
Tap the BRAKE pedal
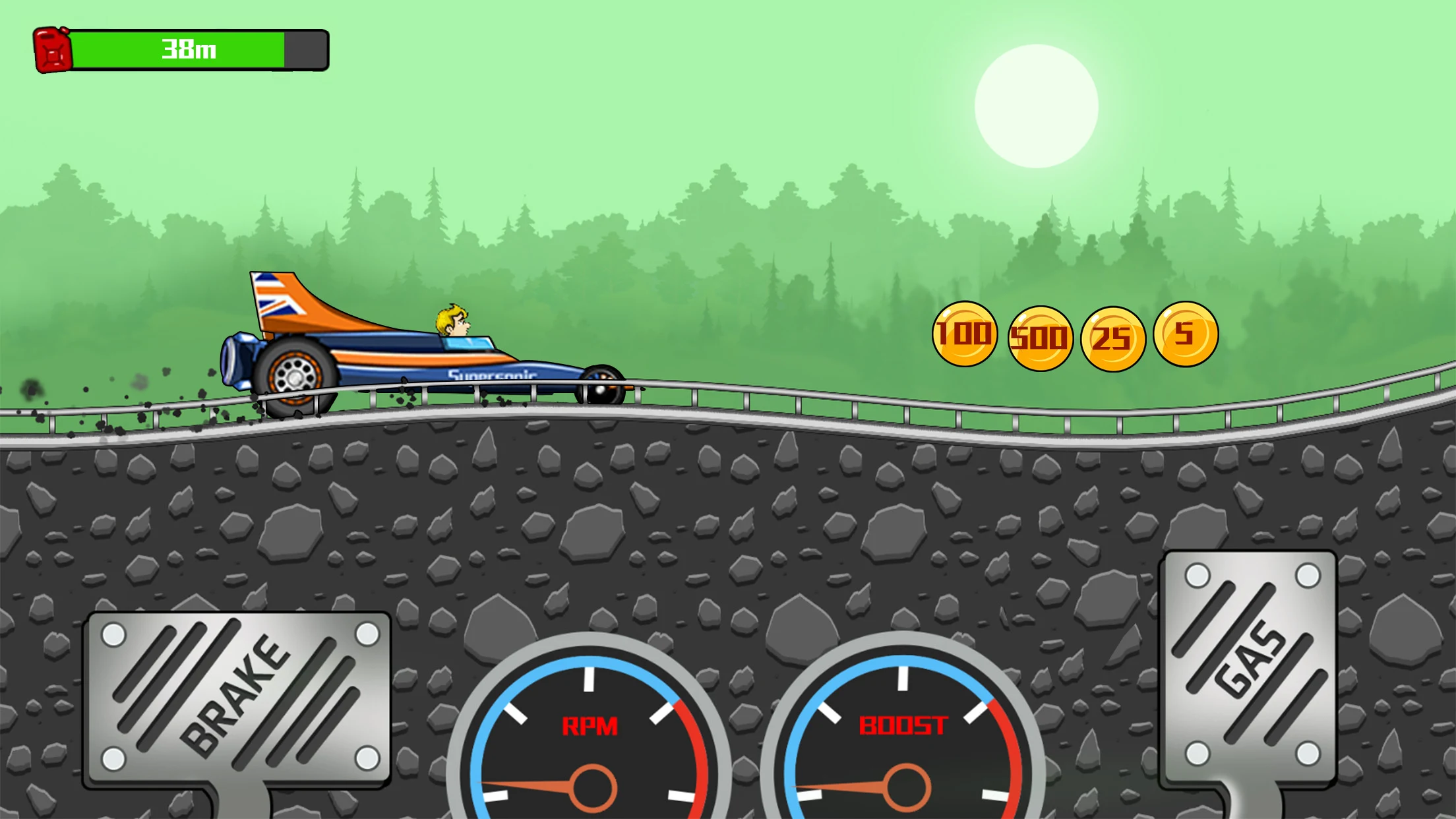237,698
